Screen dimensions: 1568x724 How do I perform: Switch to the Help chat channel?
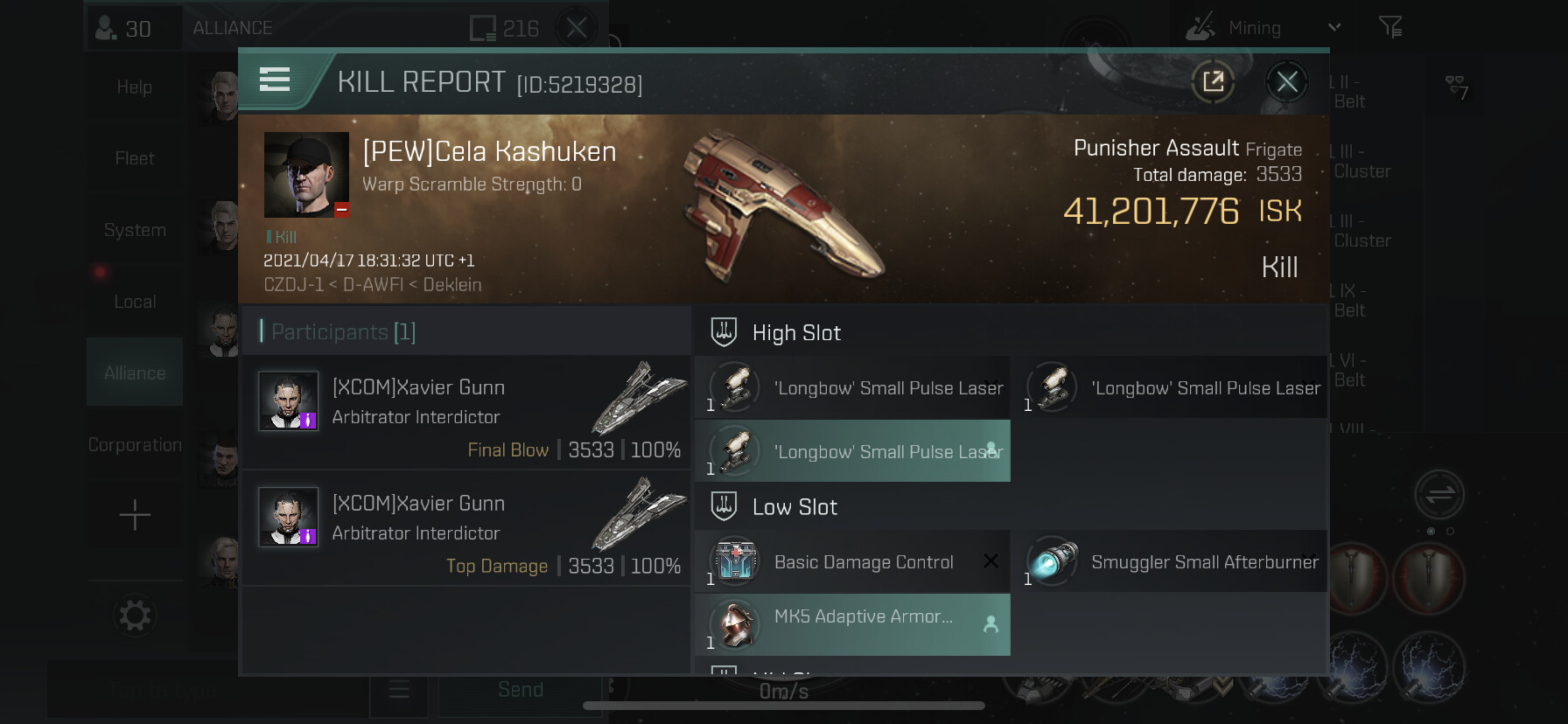point(135,87)
